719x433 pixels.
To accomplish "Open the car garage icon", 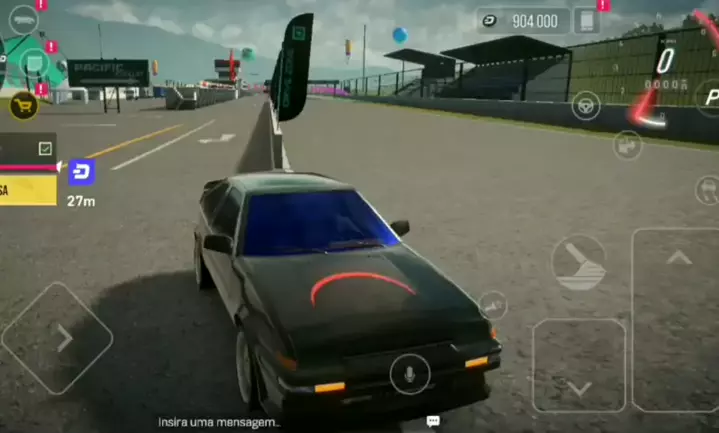I will tap(23, 20).
